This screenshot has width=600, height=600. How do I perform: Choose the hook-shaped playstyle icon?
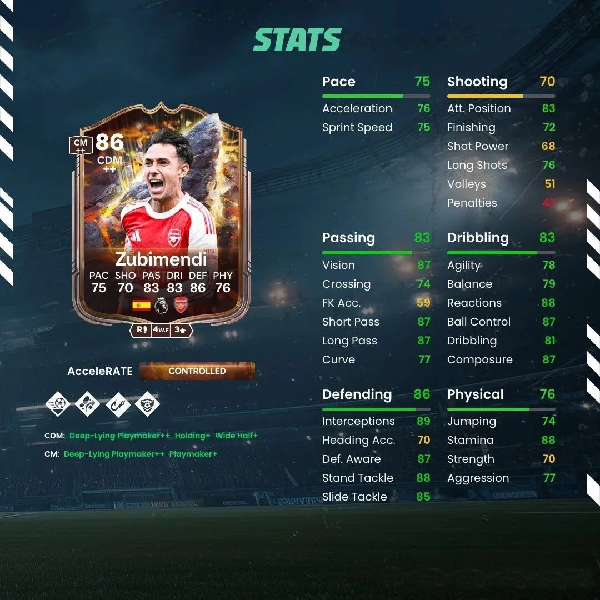119,406
